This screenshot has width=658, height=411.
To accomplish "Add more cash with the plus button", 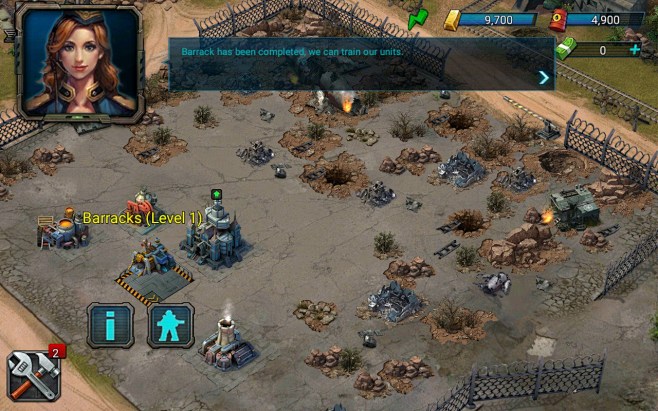I will click(x=634, y=49).
